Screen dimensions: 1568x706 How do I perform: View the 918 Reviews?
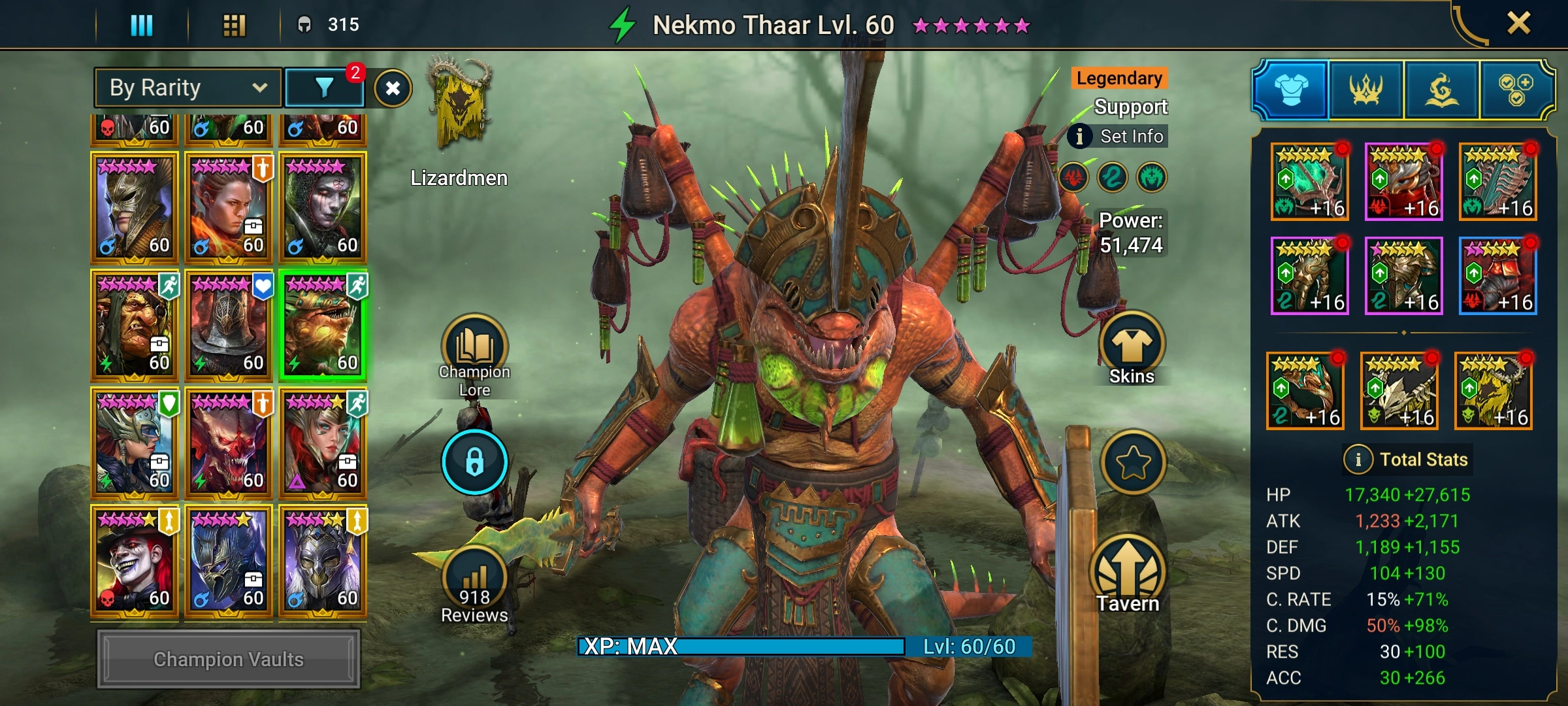coord(474,583)
